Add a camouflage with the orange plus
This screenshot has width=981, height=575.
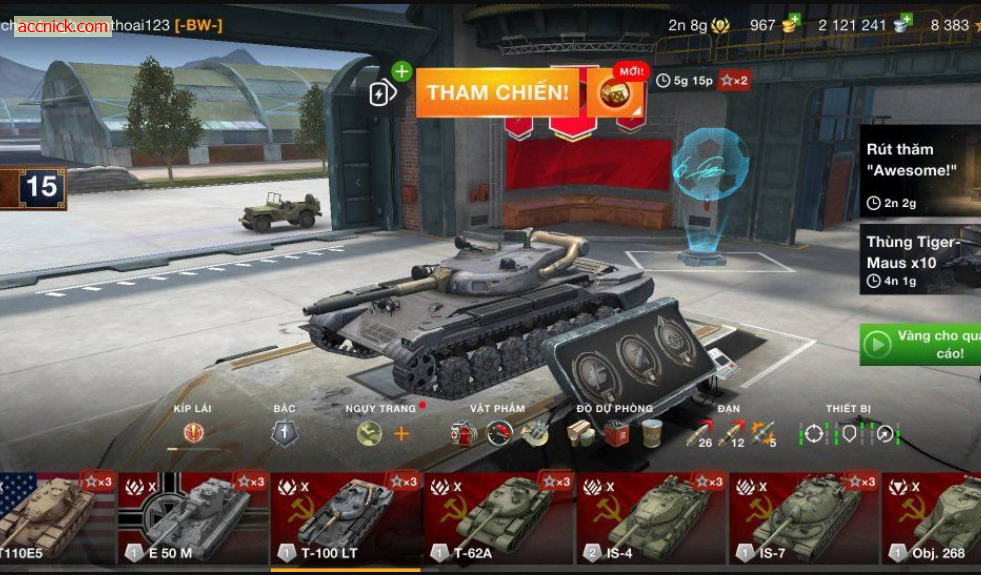(401, 433)
